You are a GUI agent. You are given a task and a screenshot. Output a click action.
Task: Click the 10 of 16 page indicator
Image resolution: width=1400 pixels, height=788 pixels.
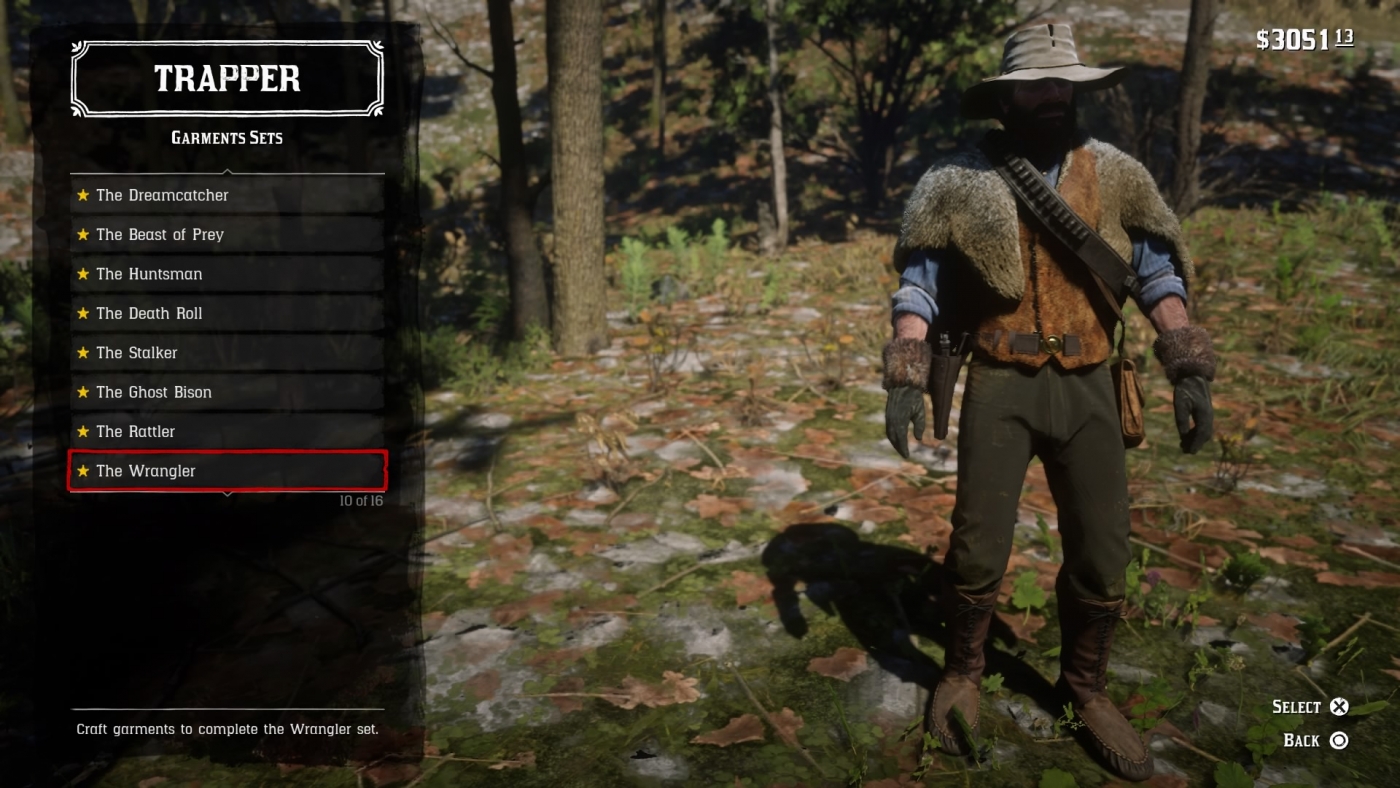click(x=363, y=499)
